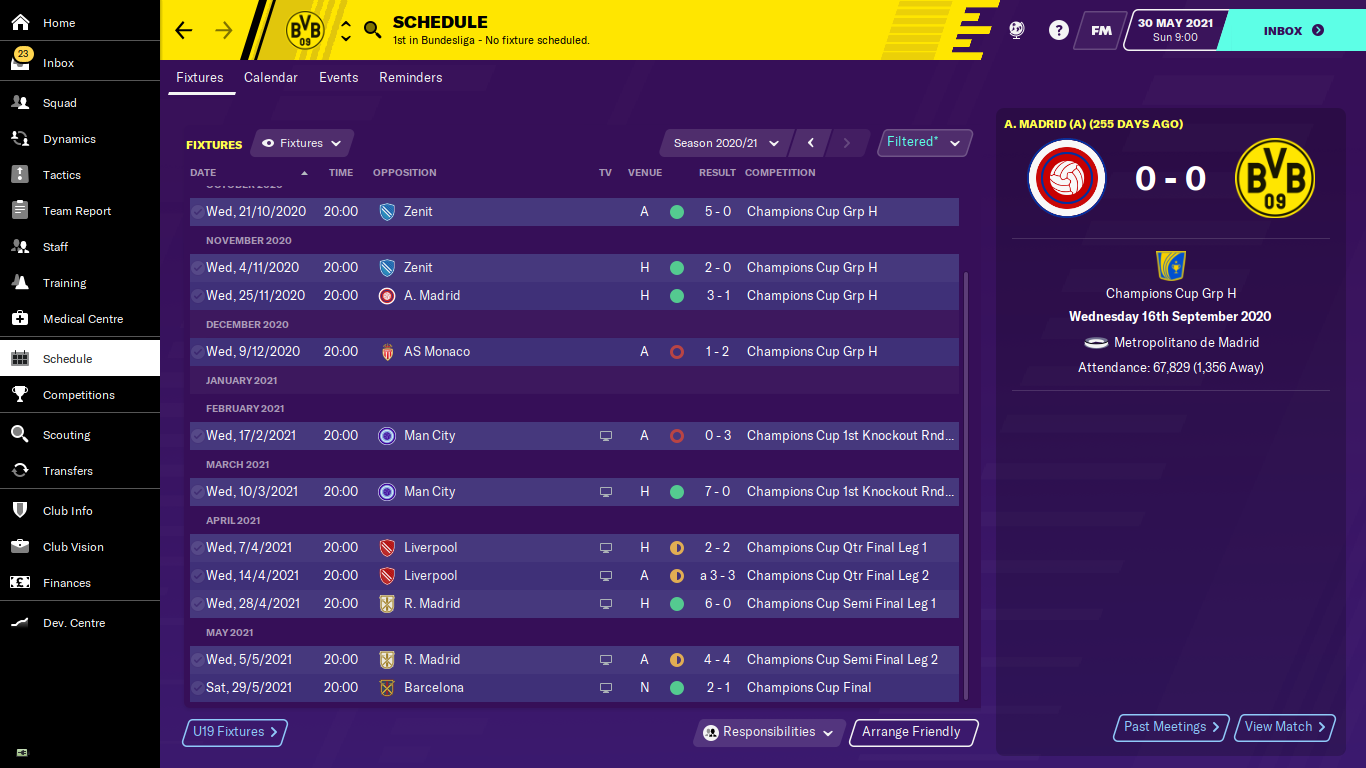Continue to the Inbox via top-right button
This screenshot has width=1366, height=768.
tap(1292, 30)
